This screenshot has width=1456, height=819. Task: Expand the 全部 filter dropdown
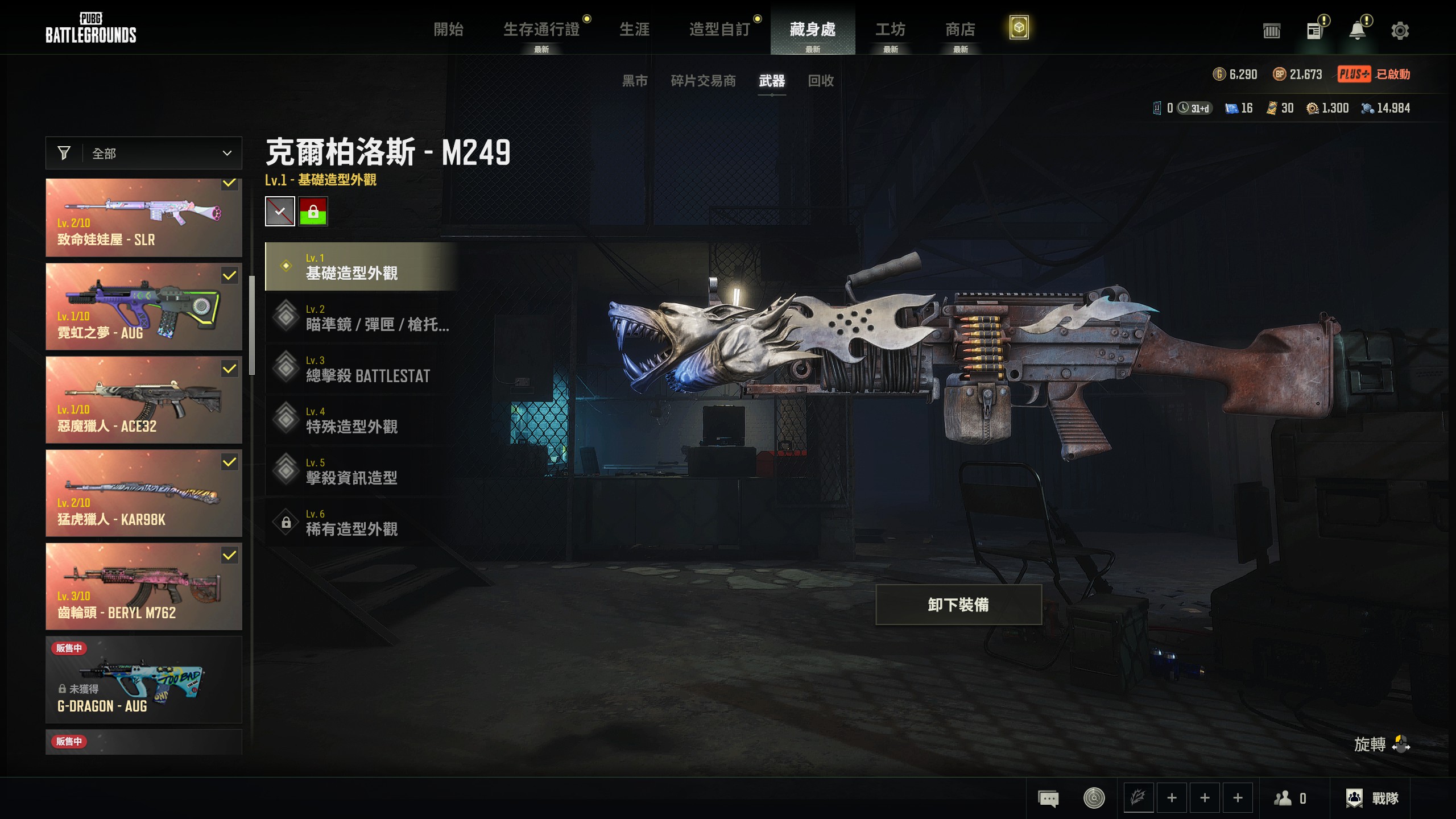pyautogui.click(x=144, y=153)
